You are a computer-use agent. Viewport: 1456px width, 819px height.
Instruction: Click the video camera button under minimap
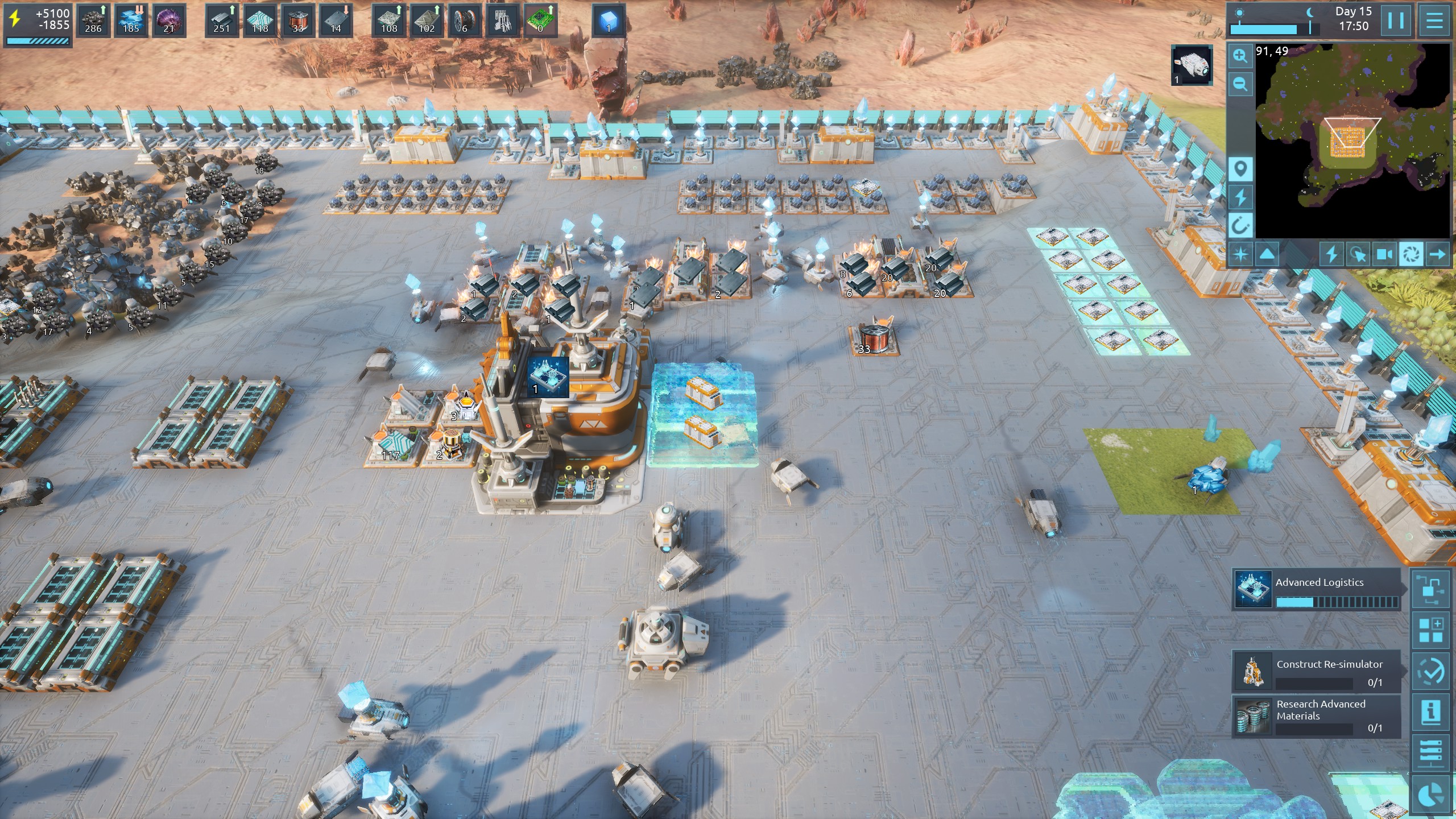(1384, 254)
